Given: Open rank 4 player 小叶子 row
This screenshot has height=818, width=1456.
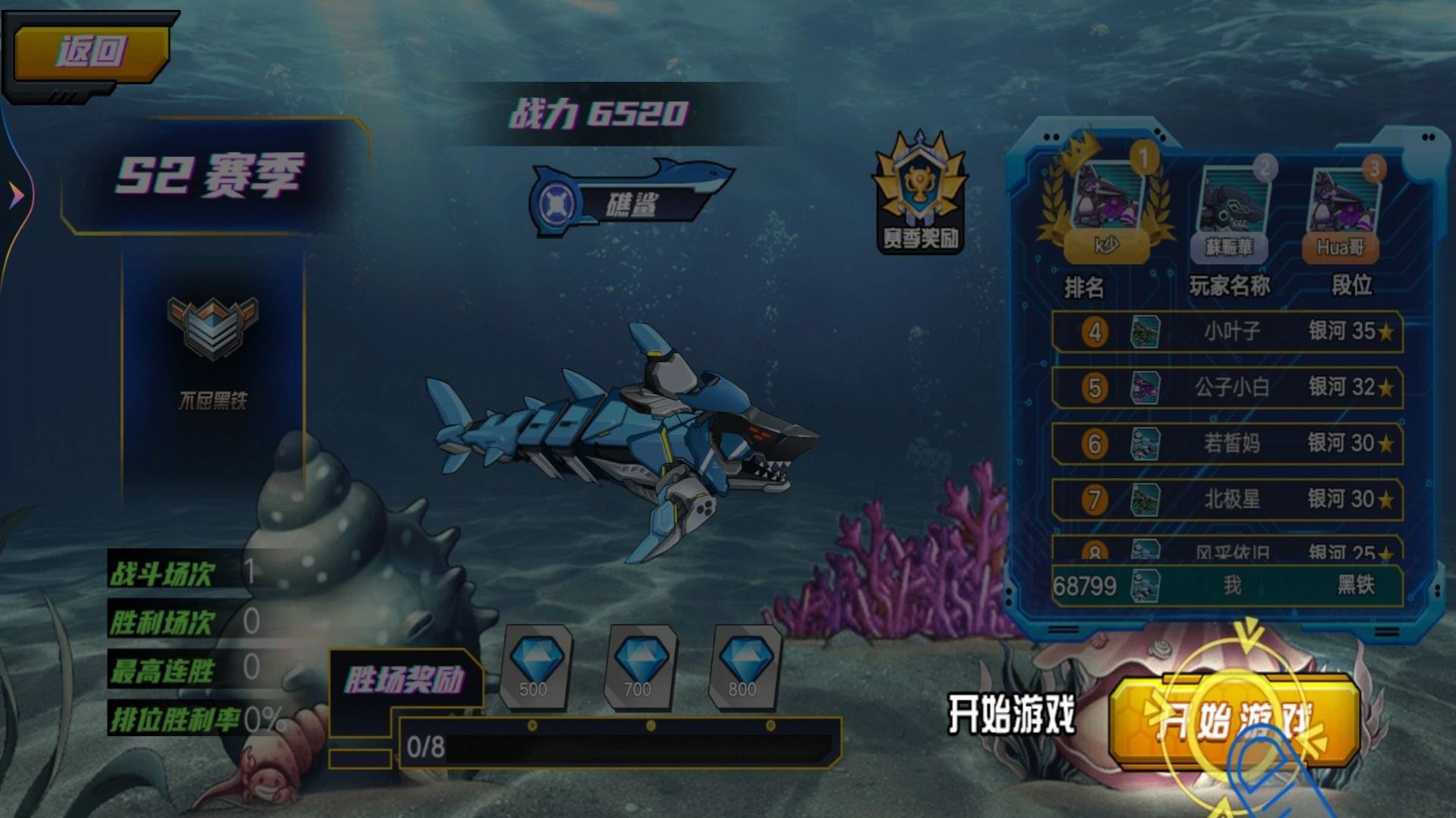Looking at the screenshot, I should (1230, 332).
